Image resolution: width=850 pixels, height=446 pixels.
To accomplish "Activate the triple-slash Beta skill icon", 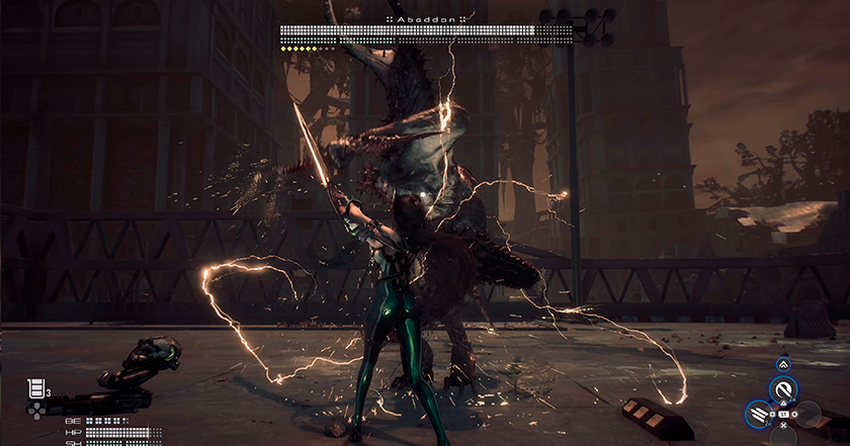I will click(759, 414).
